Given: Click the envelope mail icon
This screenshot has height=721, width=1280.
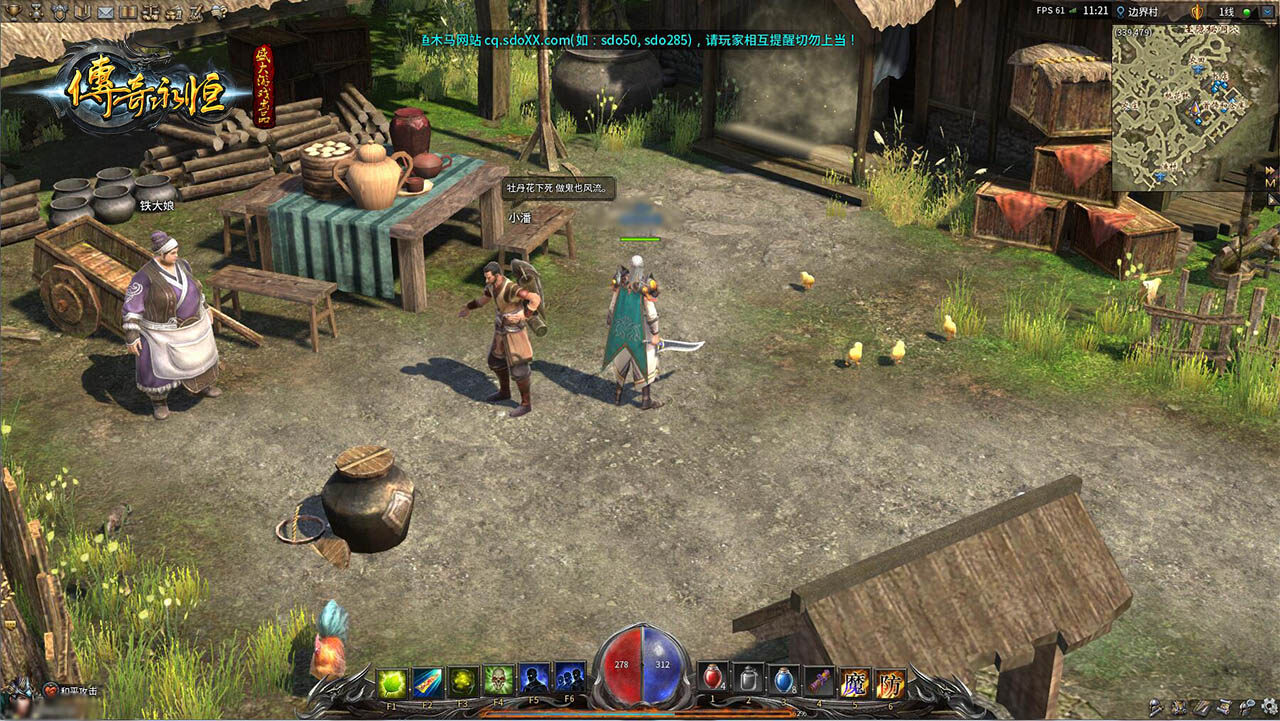Looking at the screenshot, I should pos(105,12).
